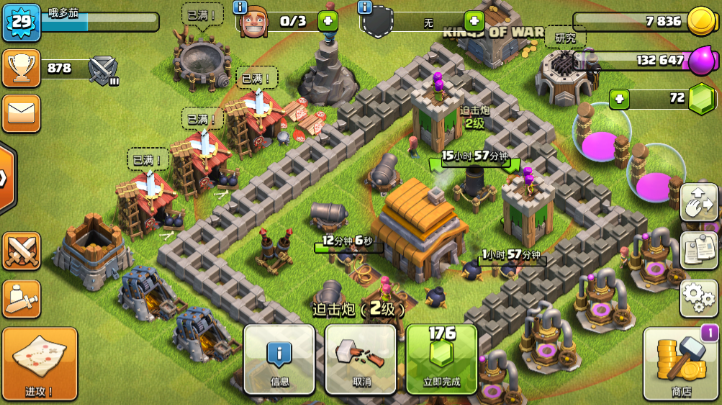Click the level 29 player badge
722x405 pixels.
(20, 22)
